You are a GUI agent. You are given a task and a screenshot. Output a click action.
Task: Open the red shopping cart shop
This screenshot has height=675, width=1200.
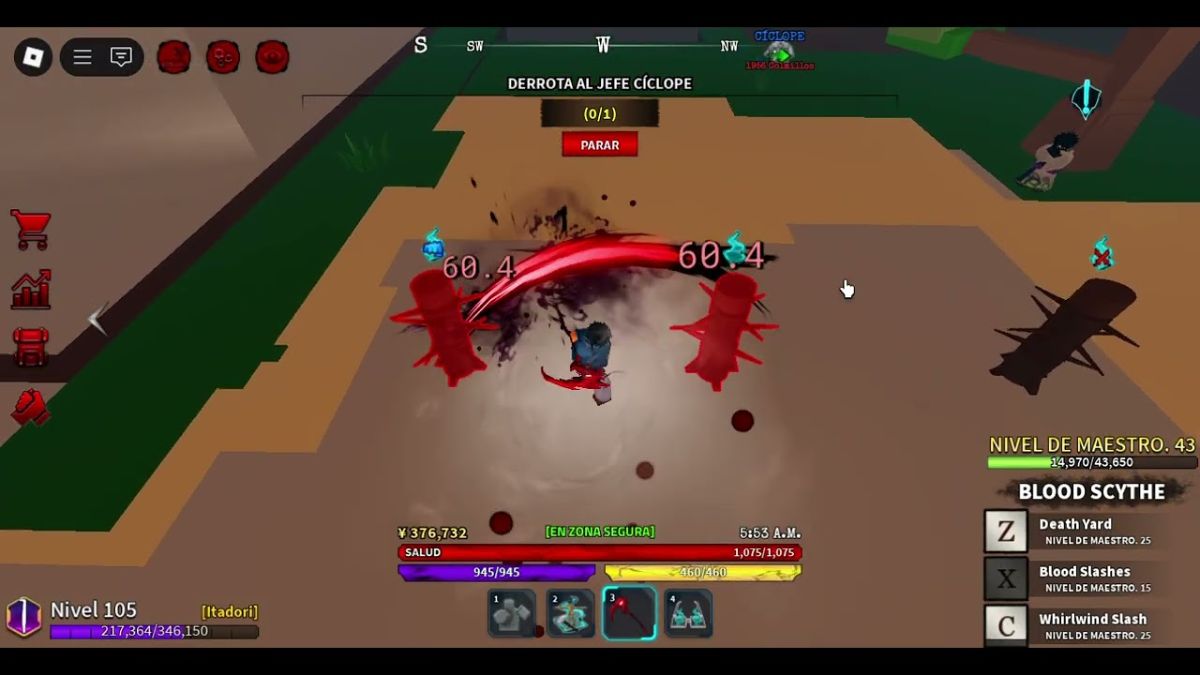(31, 230)
